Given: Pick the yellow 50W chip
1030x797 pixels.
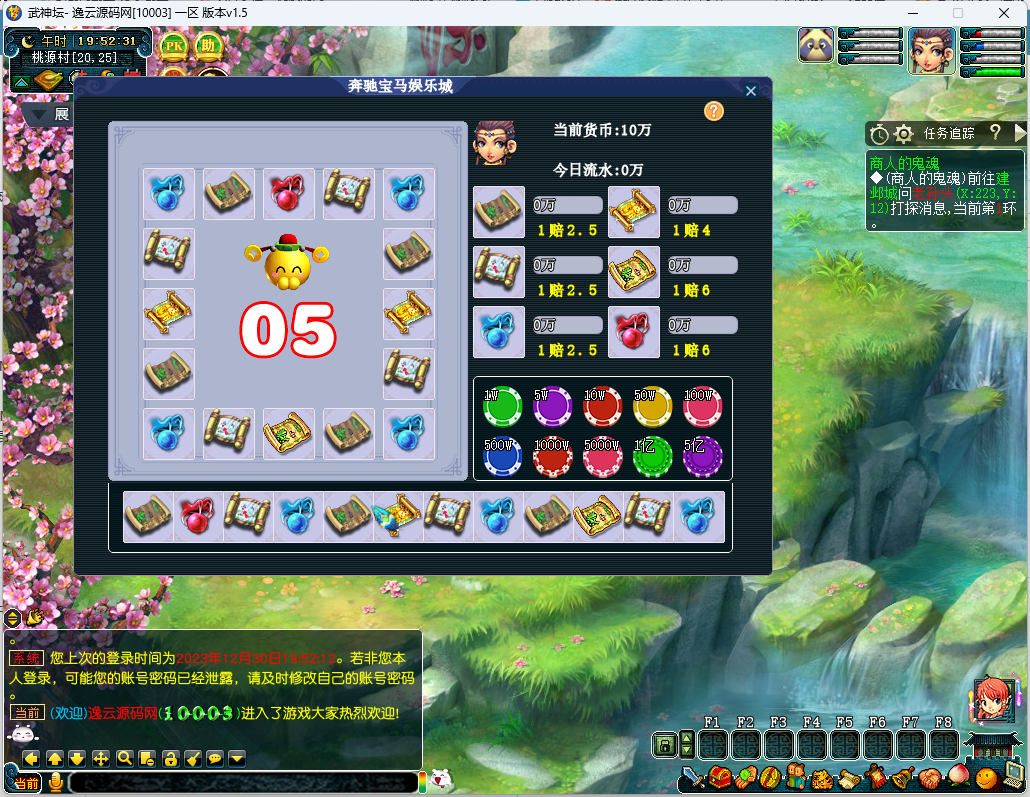Looking at the screenshot, I should (x=652, y=406).
